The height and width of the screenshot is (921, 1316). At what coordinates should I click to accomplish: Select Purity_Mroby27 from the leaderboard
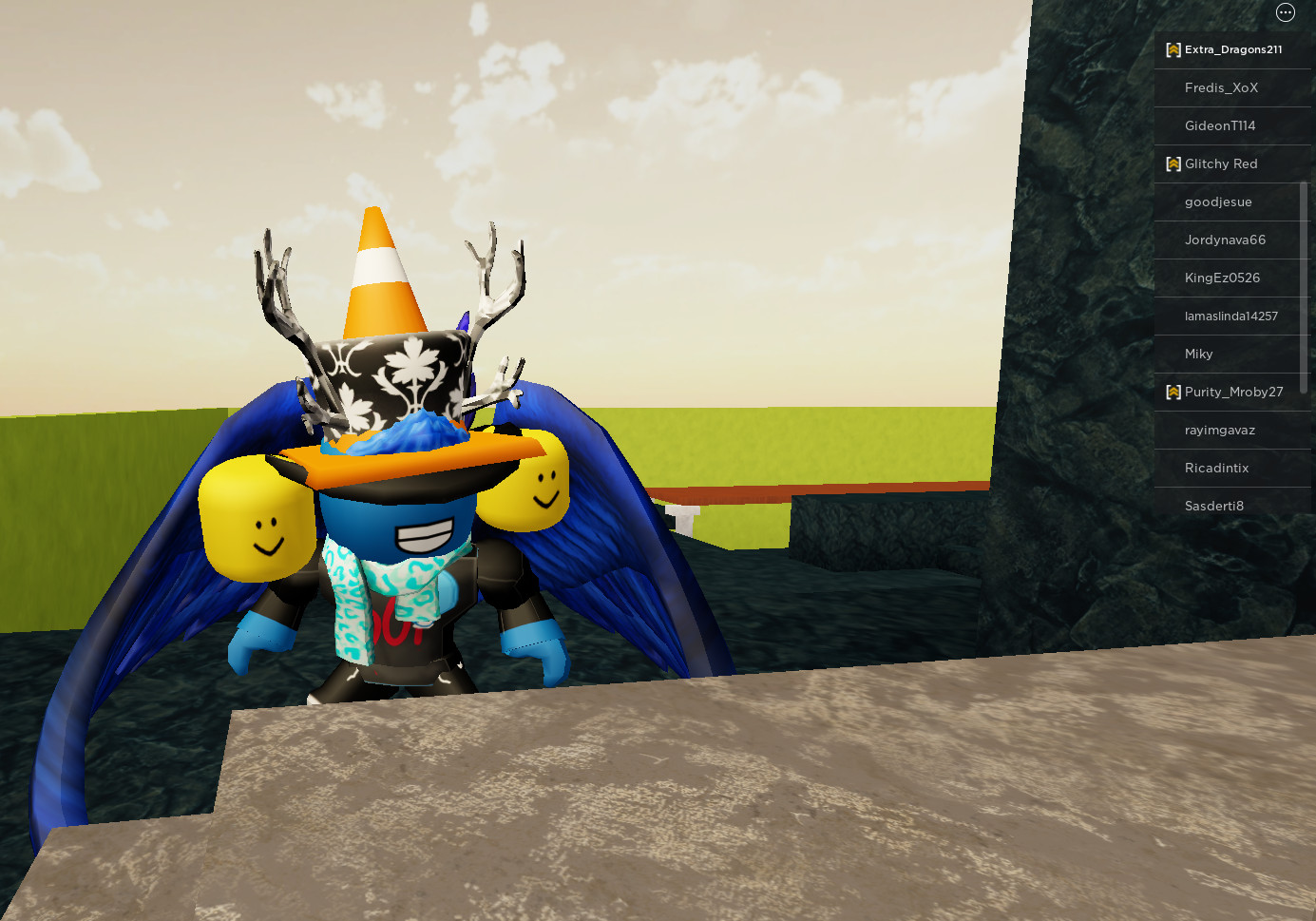coord(1234,392)
